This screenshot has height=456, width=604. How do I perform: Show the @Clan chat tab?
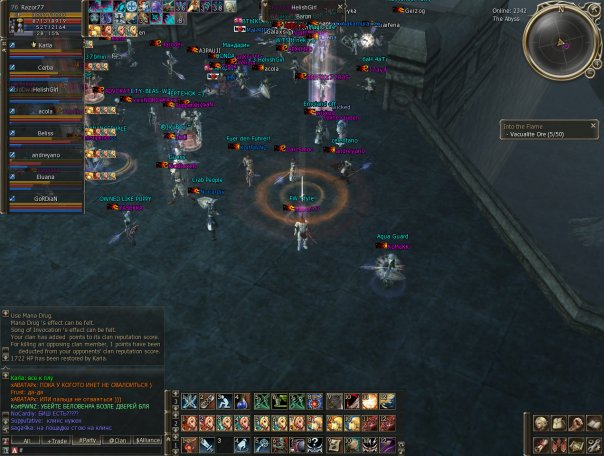[x=118, y=440]
